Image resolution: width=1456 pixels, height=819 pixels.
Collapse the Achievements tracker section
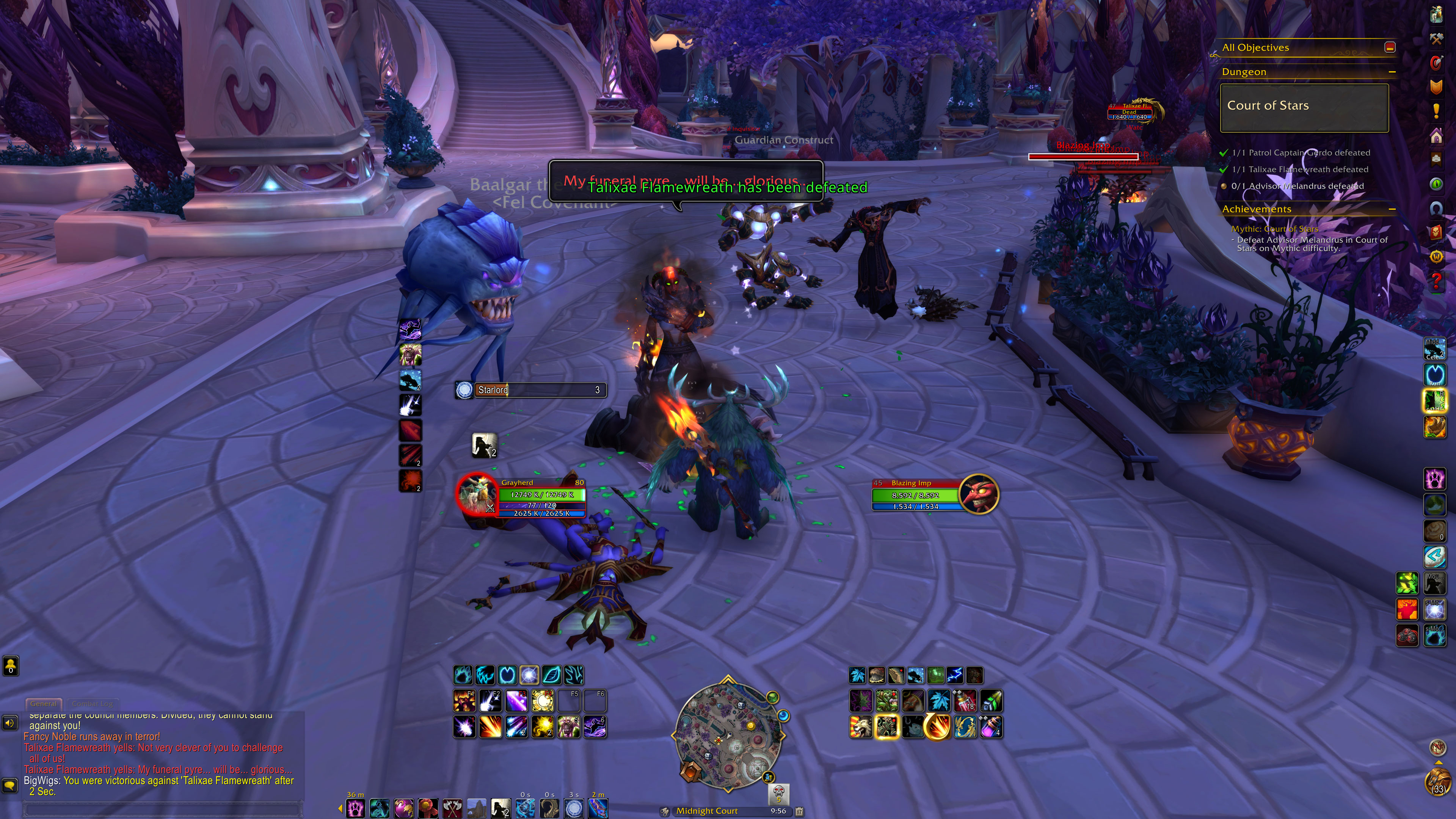coord(1392,209)
